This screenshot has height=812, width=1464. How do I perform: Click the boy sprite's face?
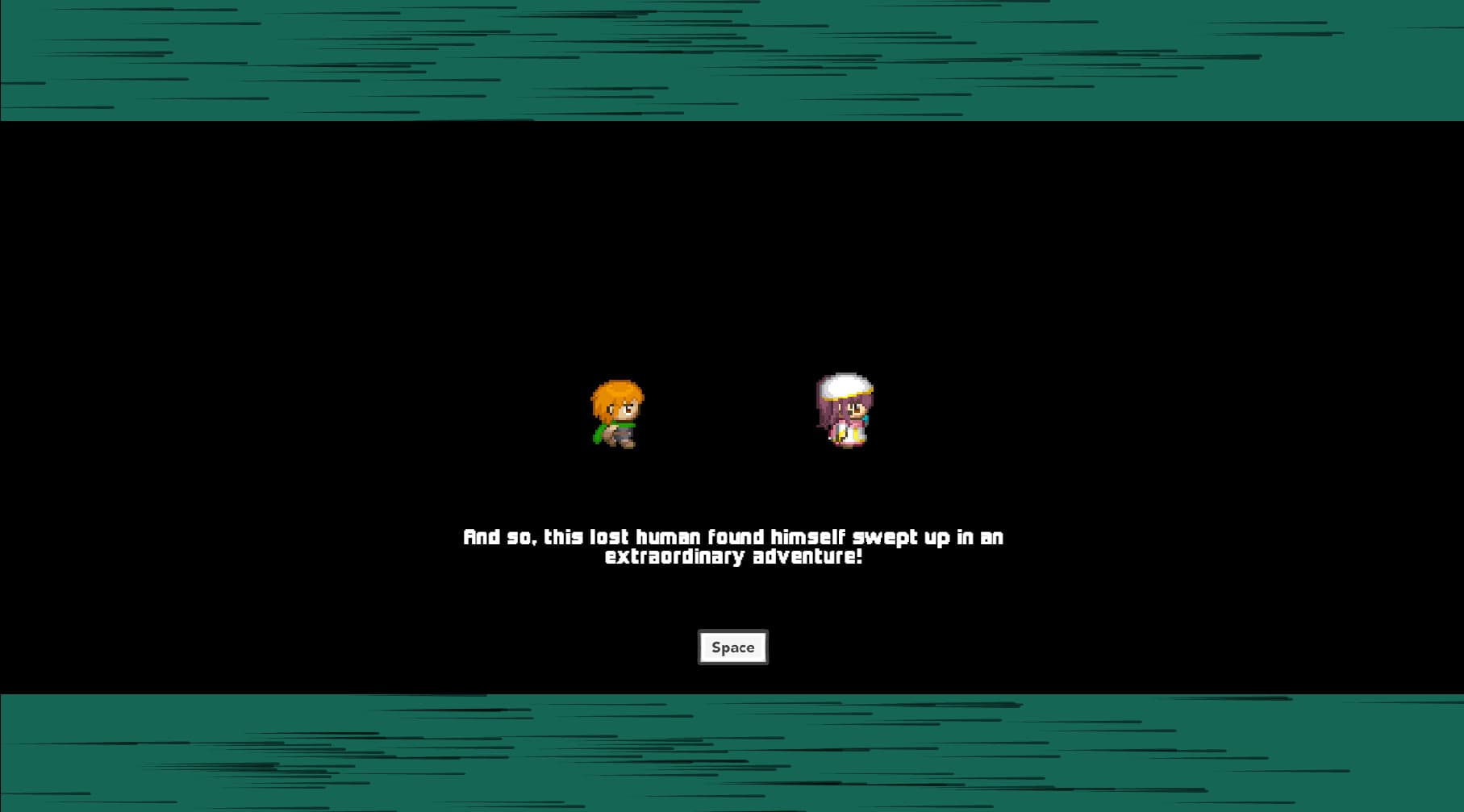(624, 411)
